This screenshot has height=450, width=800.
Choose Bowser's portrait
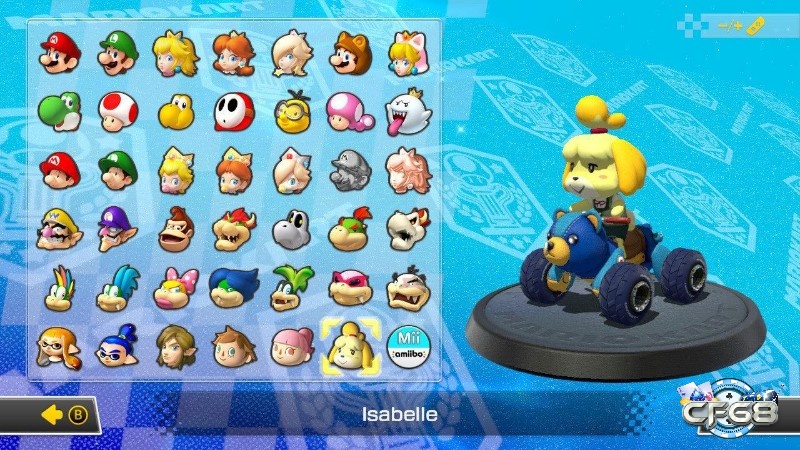pyautogui.click(x=231, y=229)
